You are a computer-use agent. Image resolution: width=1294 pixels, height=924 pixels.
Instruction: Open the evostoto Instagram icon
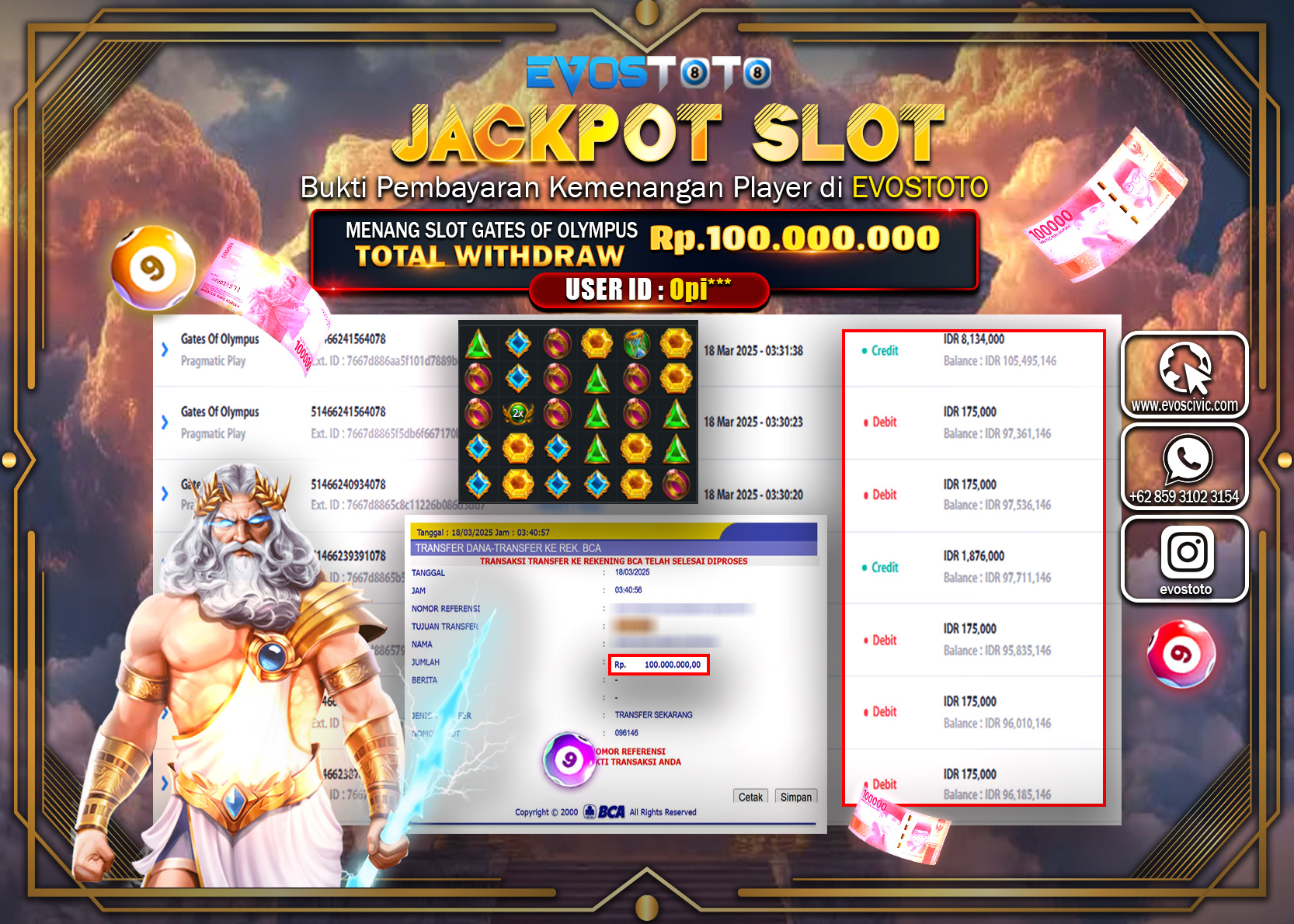click(1187, 553)
